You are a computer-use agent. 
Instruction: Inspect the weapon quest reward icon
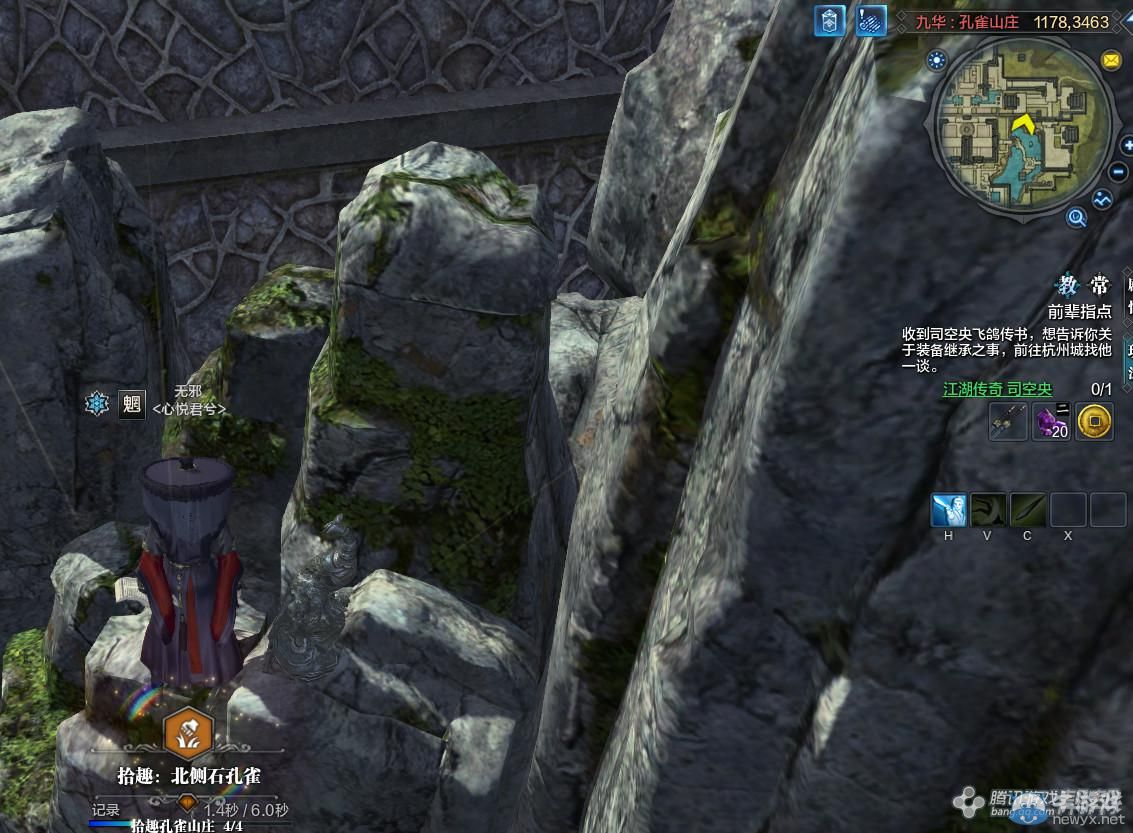(1007, 422)
